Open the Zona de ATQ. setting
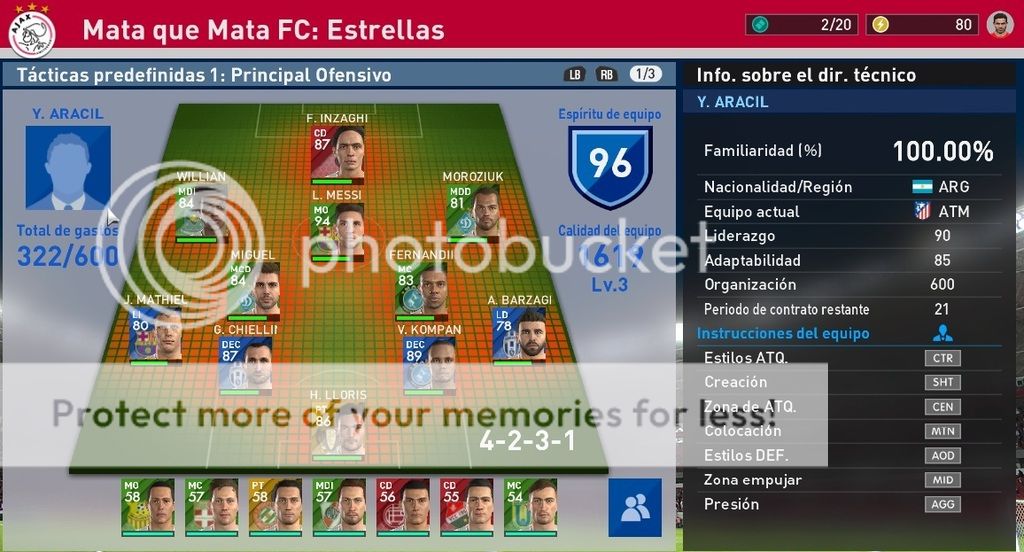 tap(942, 407)
